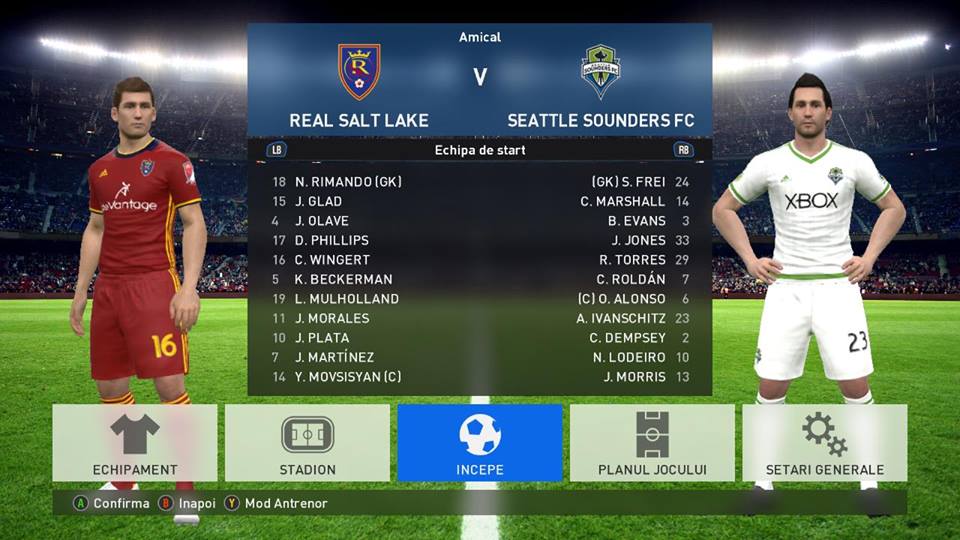Open Planul Jocului game plan
Viewport: 960px width, 540px height.
click(652, 443)
